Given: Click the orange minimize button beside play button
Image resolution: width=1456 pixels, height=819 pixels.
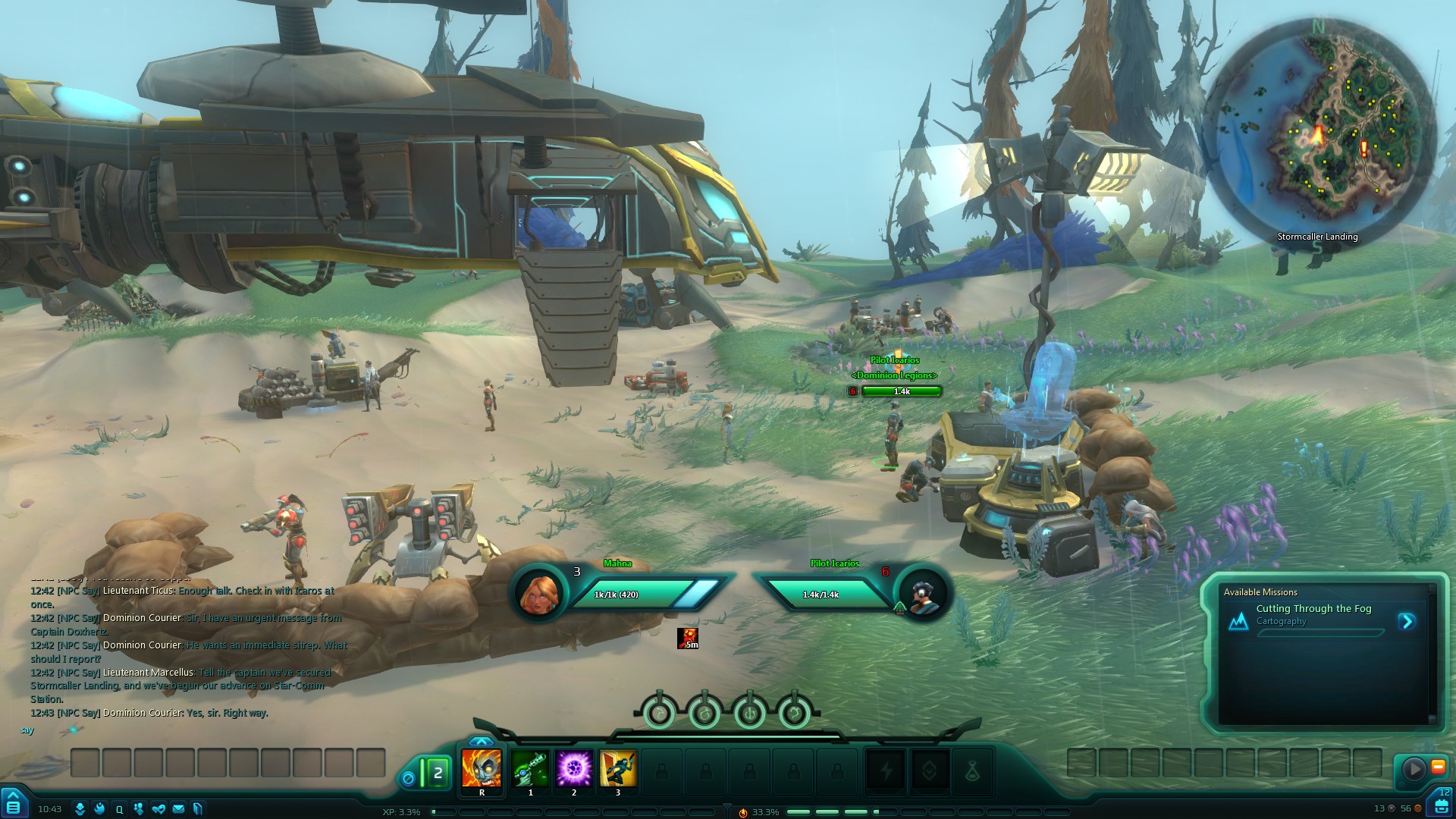Looking at the screenshot, I should tap(1438, 767).
